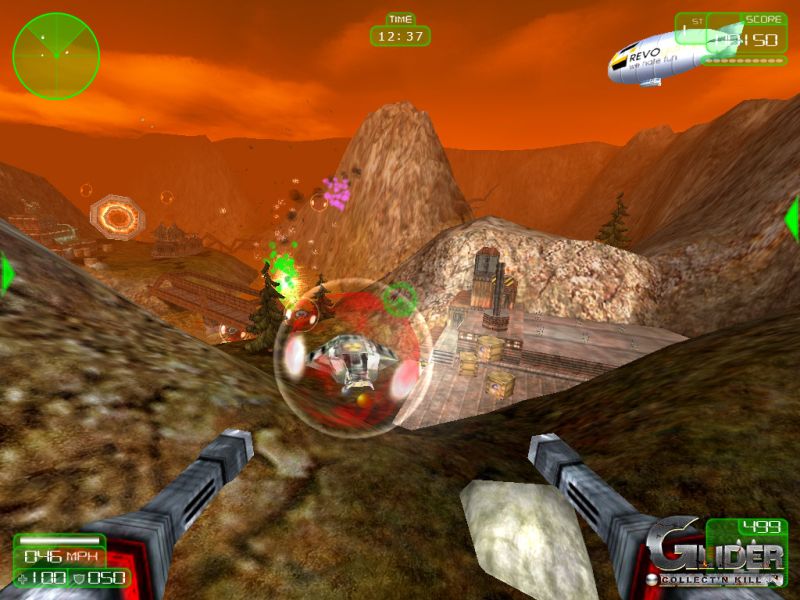This screenshot has height=600, width=800.
Task: Click the green arrow on the right edge
Action: tap(792, 218)
